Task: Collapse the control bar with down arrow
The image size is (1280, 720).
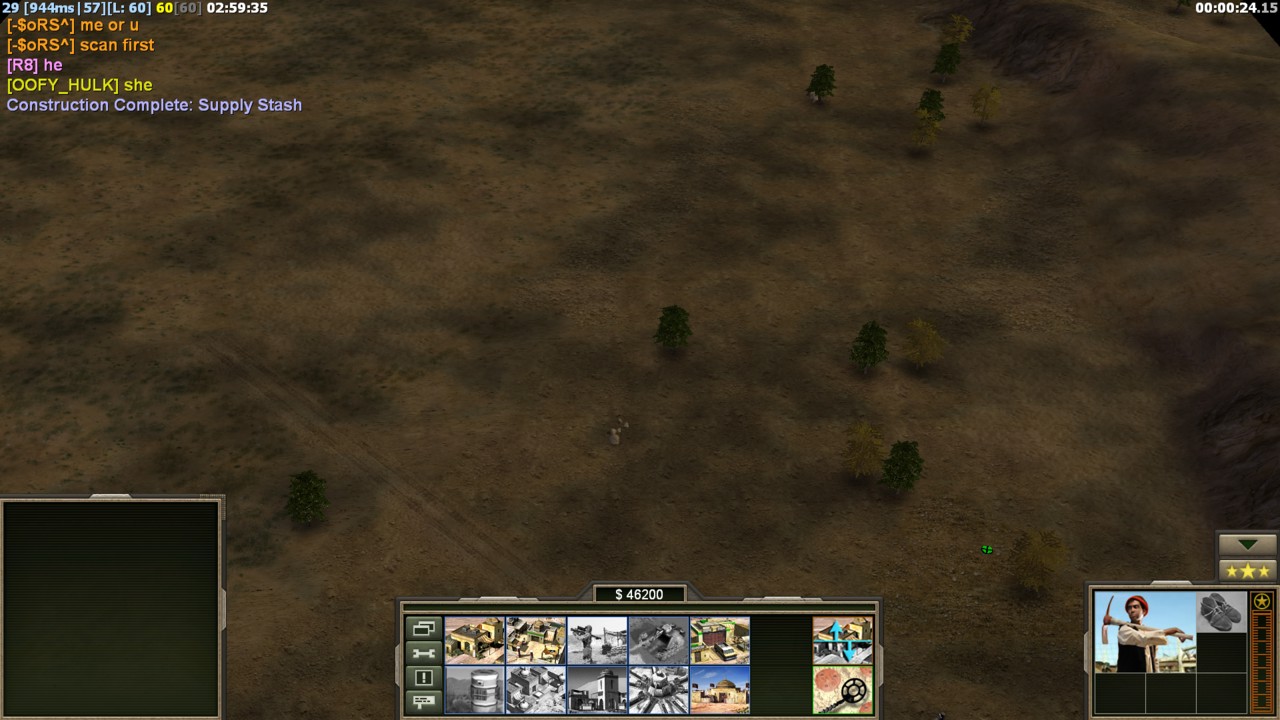Action: pyautogui.click(x=1247, y=545)
